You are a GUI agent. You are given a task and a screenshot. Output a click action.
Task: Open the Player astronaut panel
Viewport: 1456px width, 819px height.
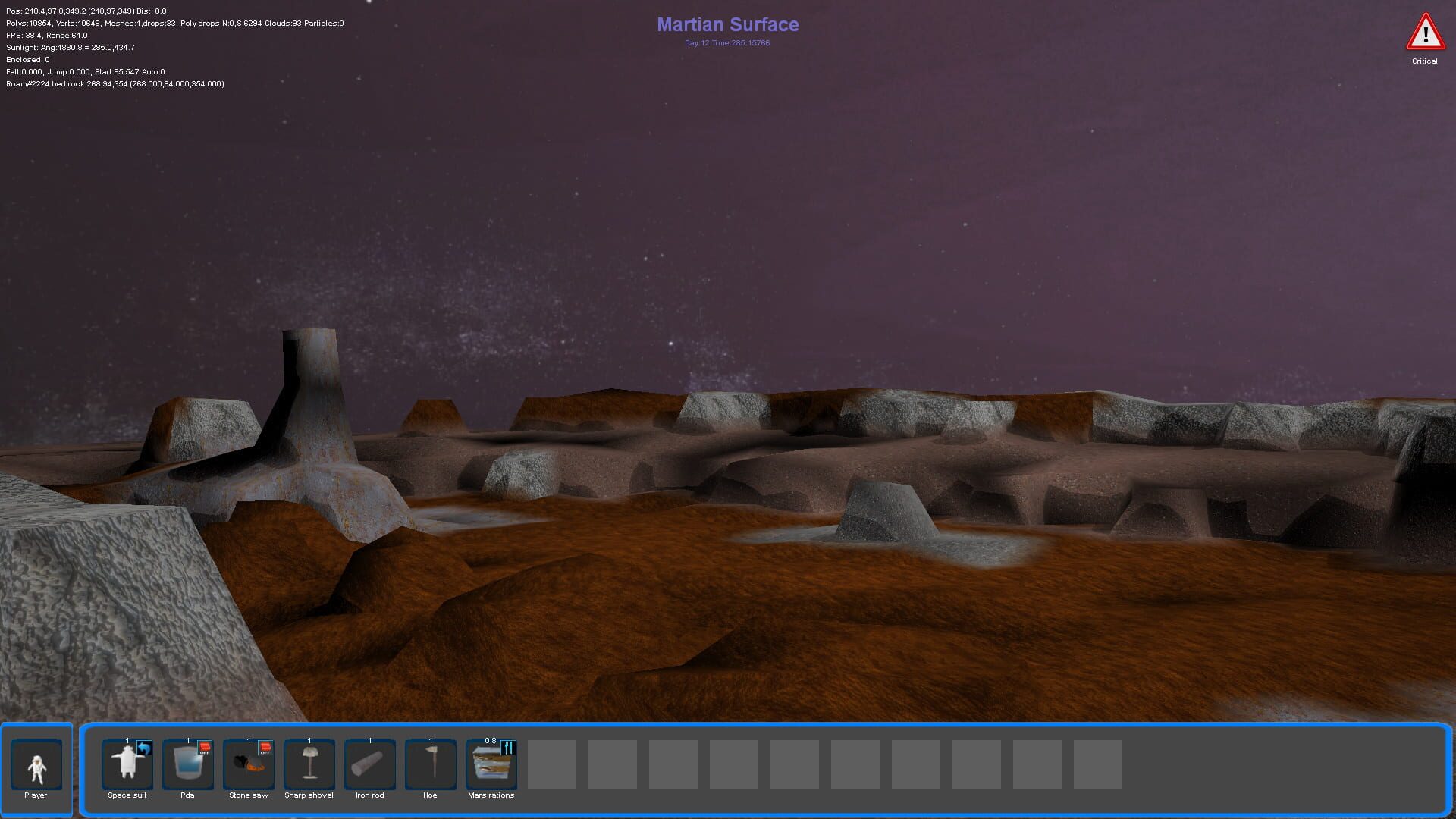36,764
